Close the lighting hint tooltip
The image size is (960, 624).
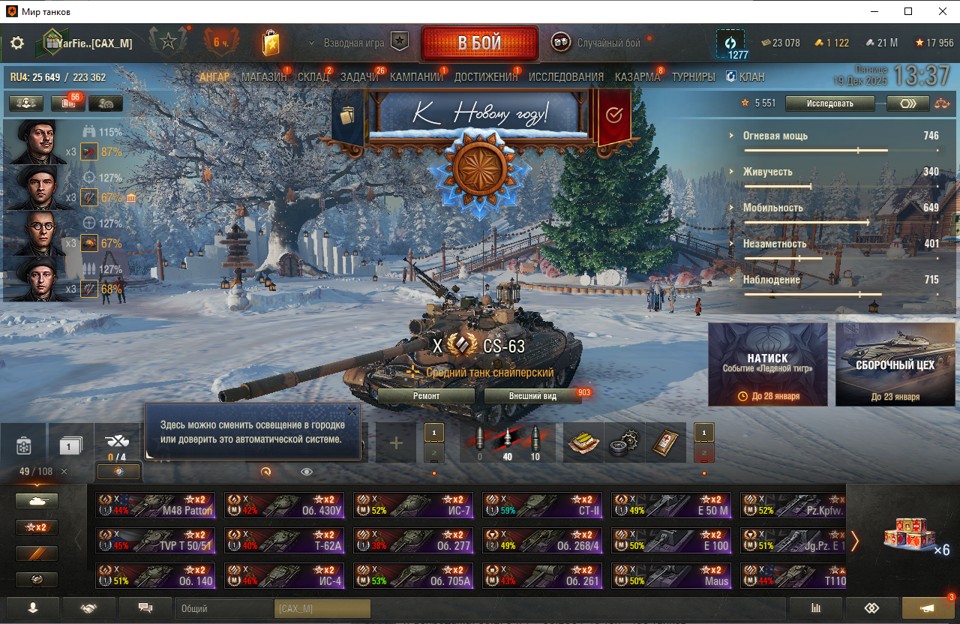click(352, 411)
